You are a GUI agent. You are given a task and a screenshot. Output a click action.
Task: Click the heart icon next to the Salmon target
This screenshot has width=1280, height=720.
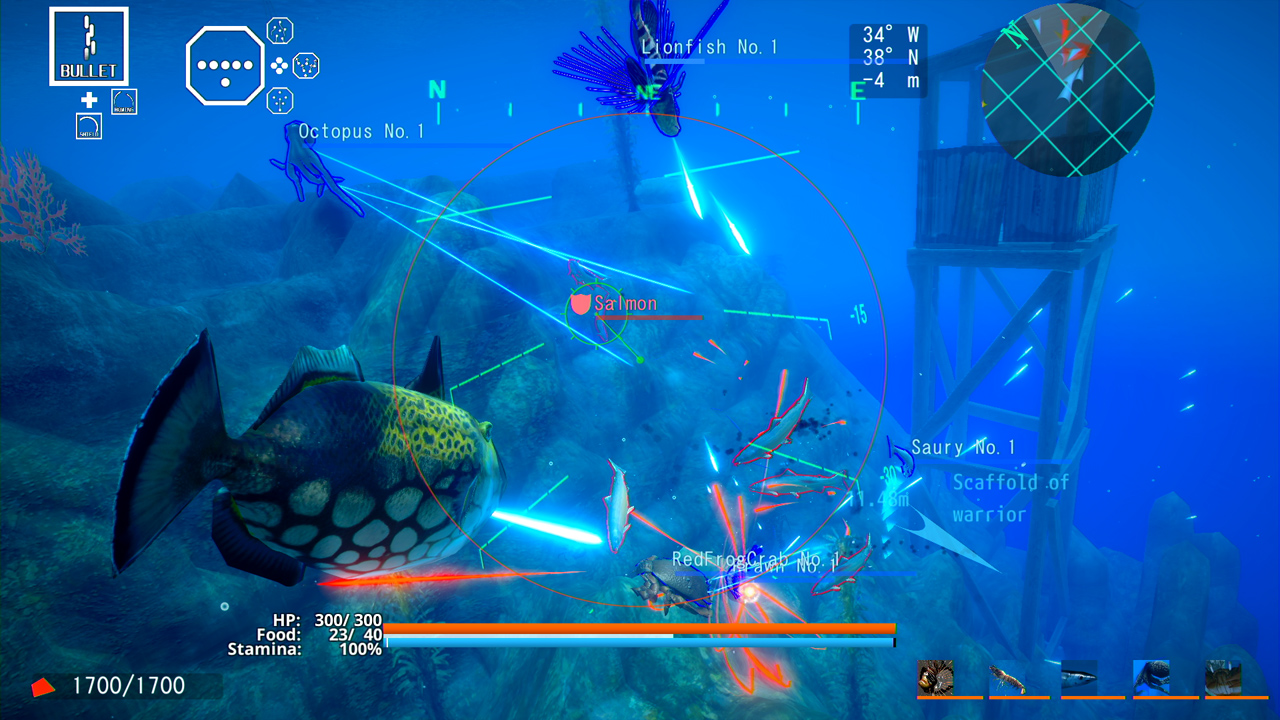(580, 305)
